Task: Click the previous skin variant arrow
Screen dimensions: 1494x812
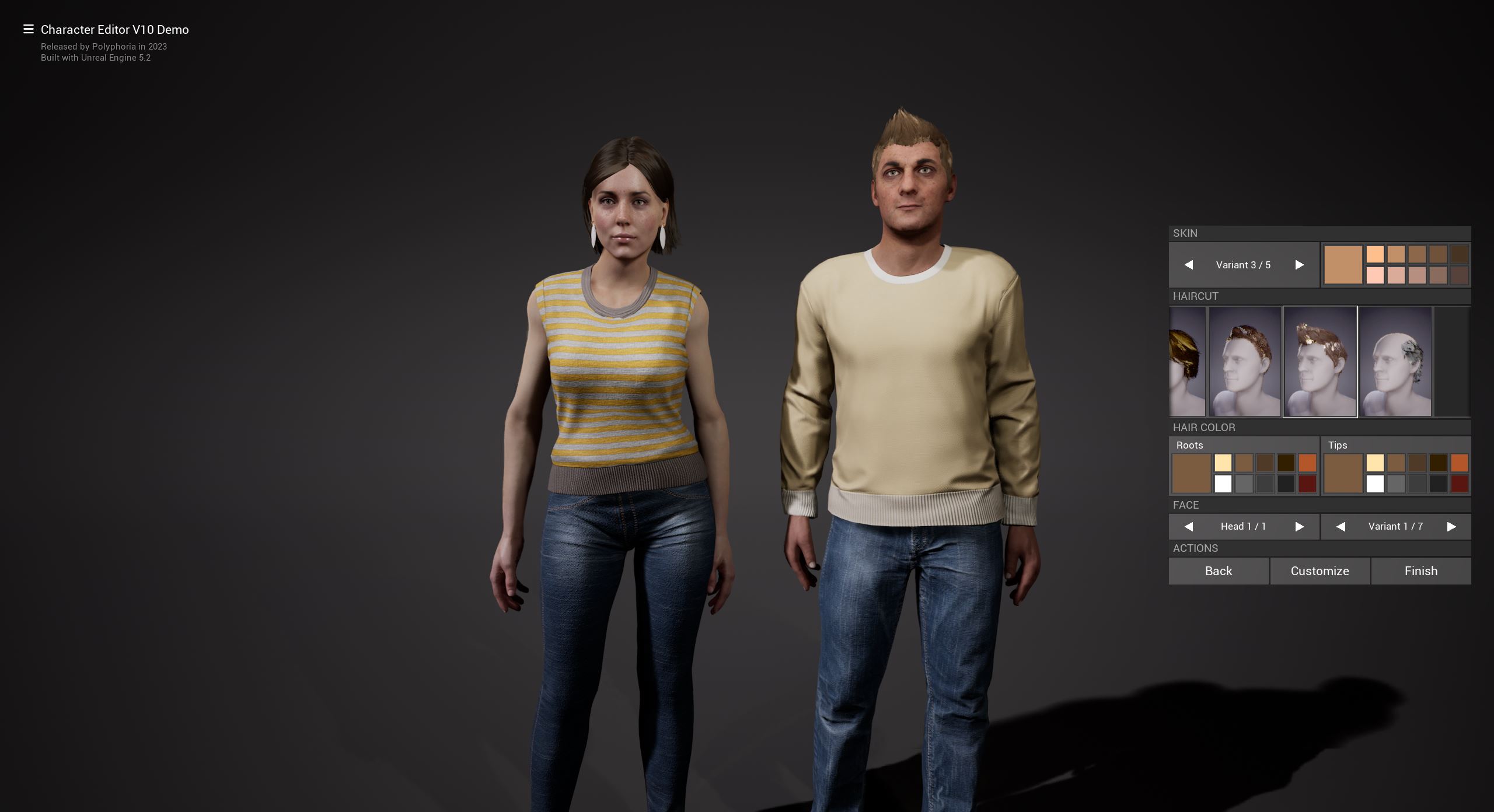Action: coord(1189,265)
